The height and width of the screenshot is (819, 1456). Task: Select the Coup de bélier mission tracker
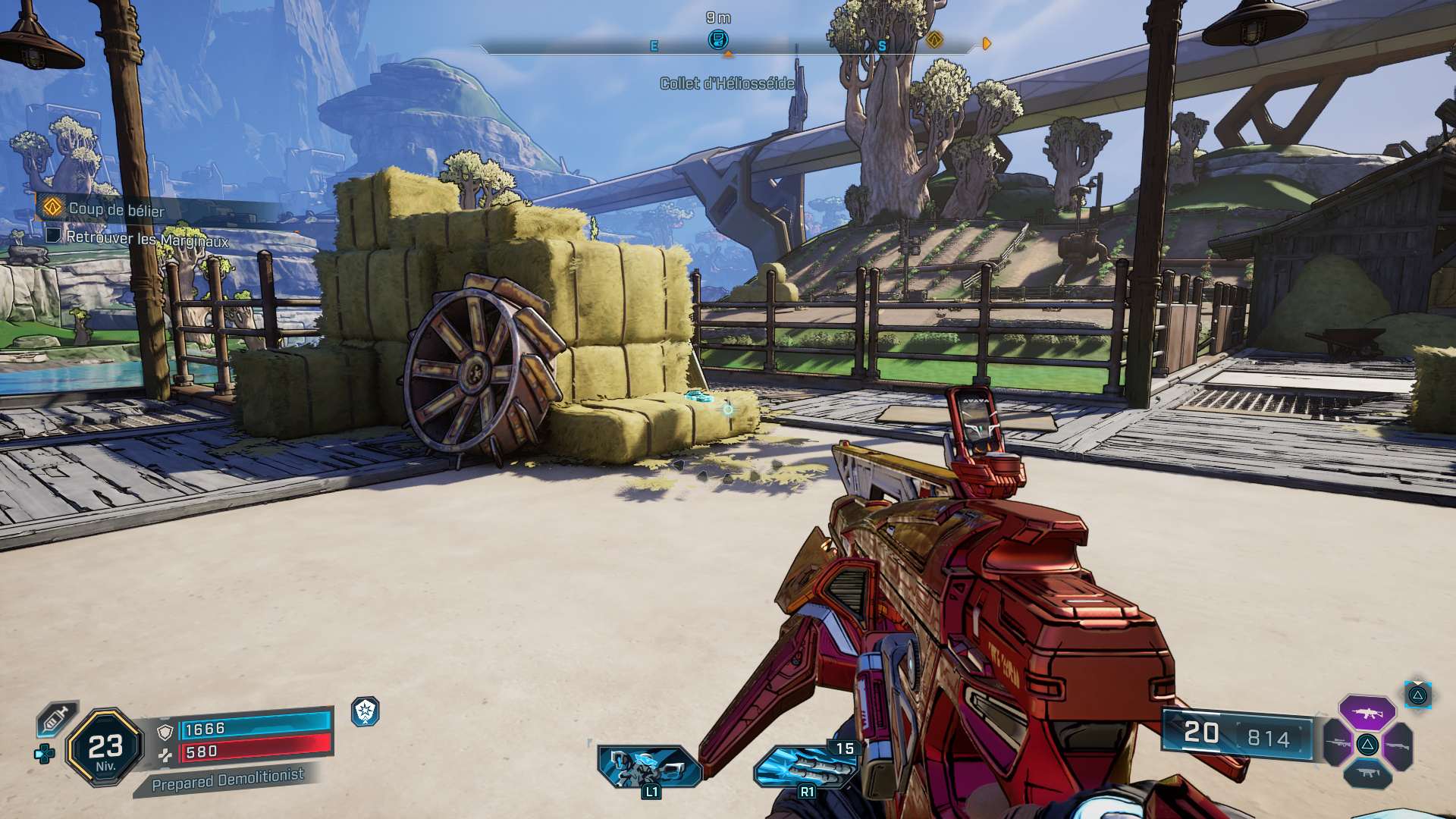coord(116,209)
